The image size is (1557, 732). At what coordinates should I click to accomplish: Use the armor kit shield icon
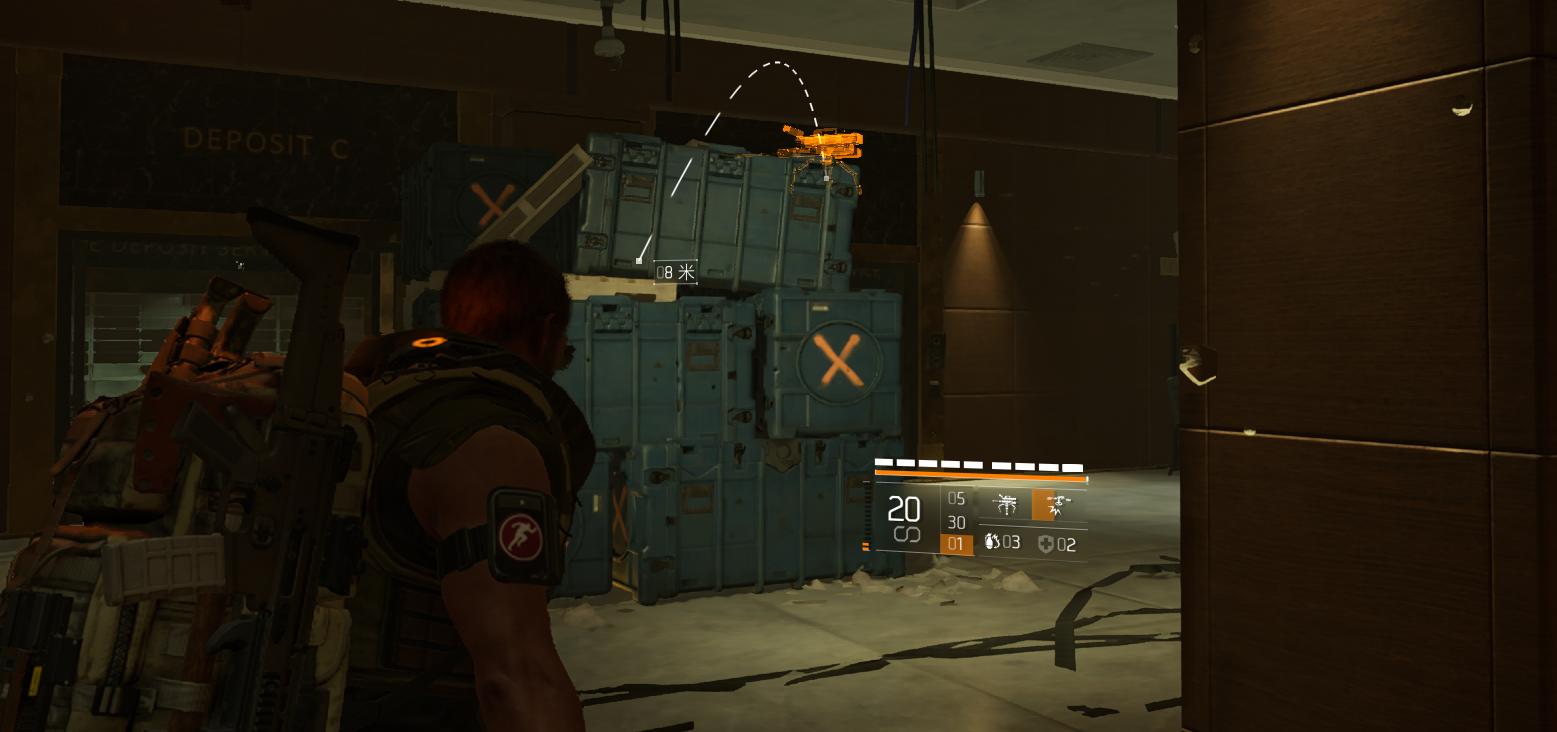click(1046, 544)
